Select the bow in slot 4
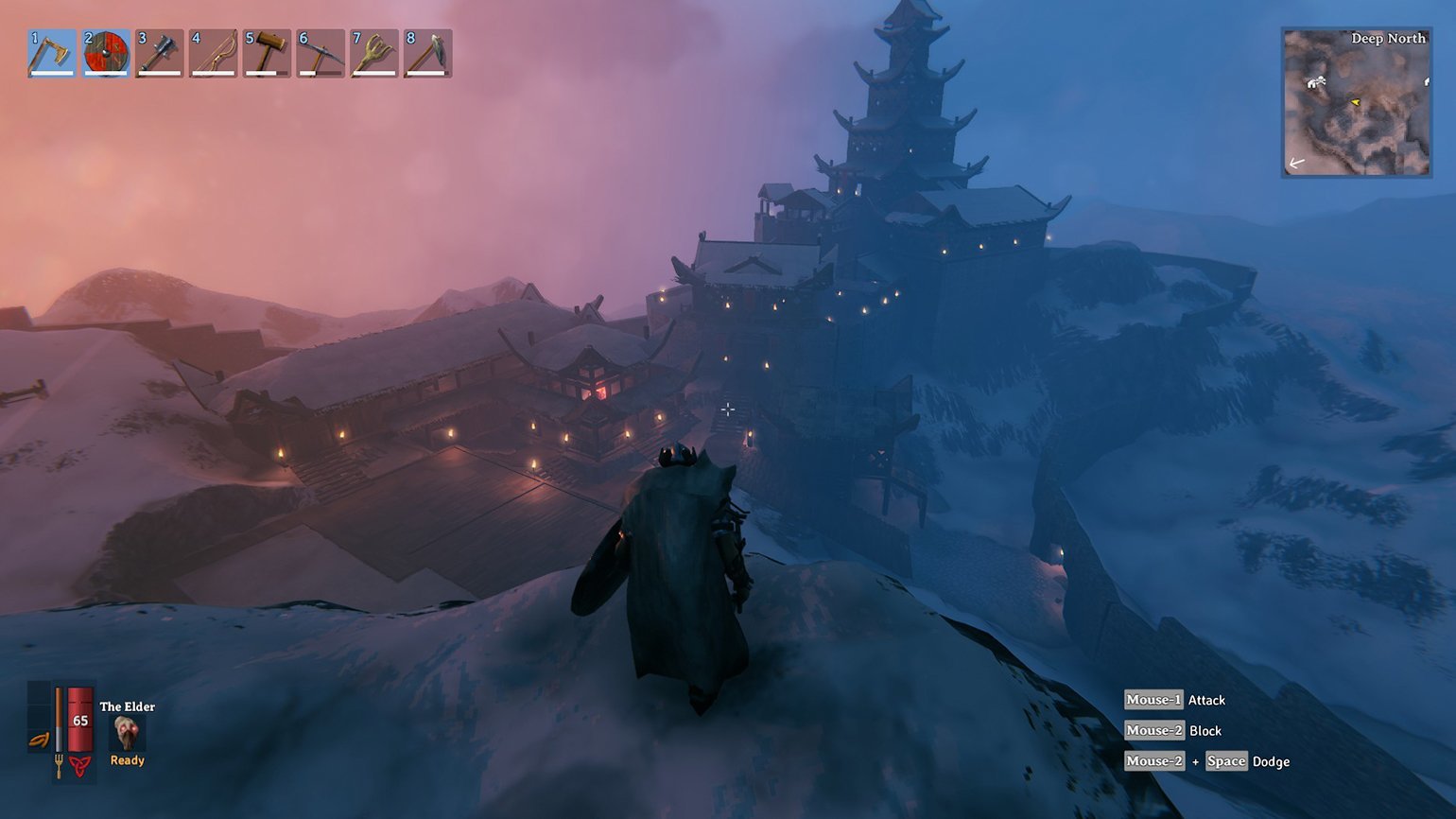 click(x=213, y=53)
